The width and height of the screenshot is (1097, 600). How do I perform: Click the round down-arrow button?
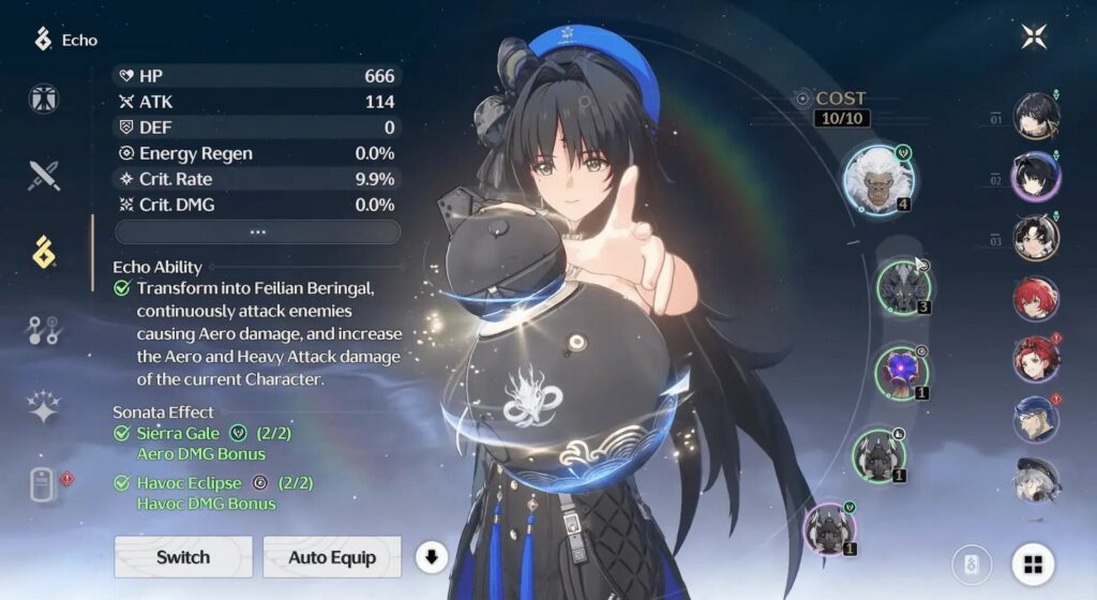[x=431, y=557]
